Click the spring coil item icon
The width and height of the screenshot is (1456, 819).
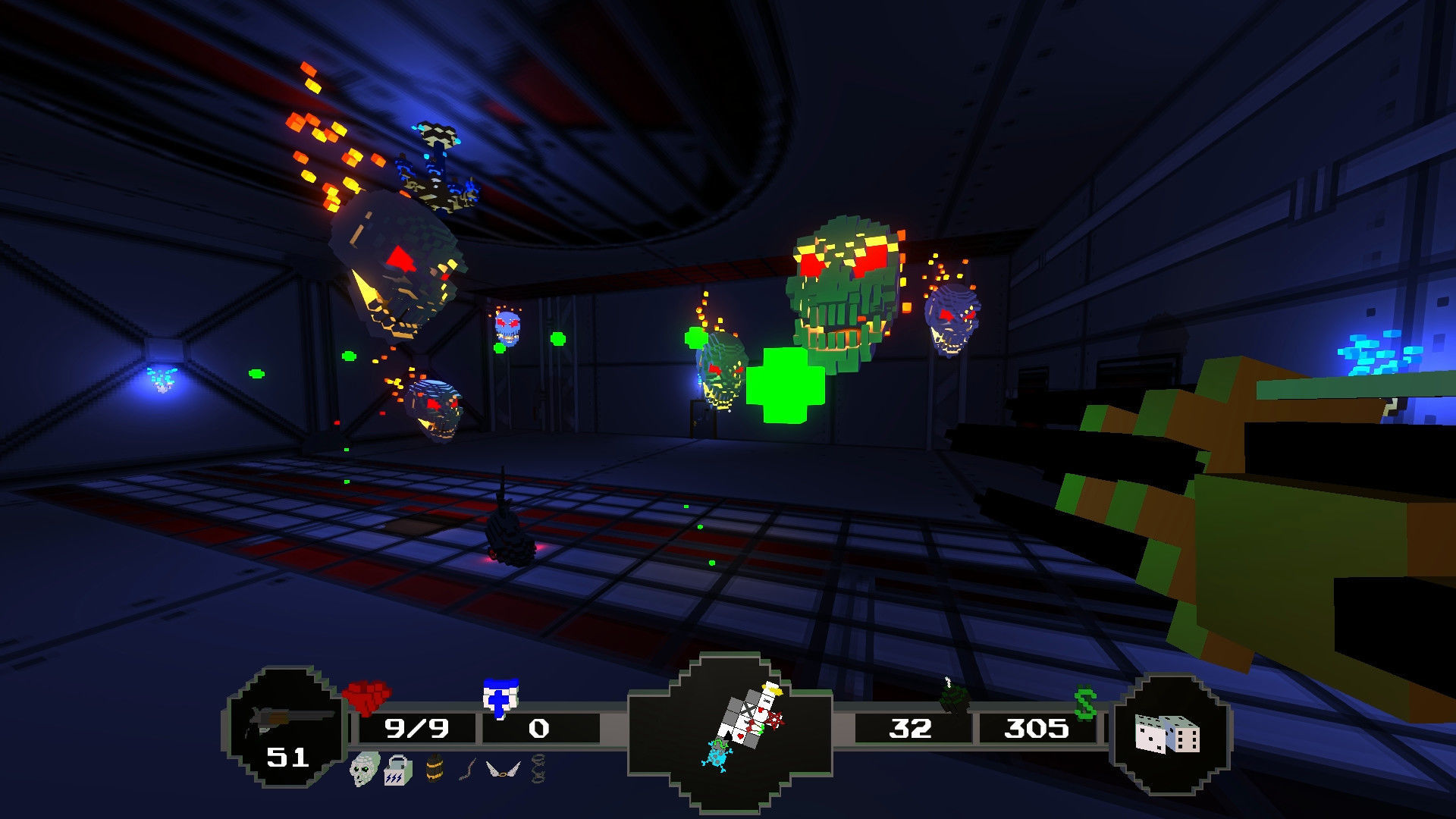coord(535,768)
